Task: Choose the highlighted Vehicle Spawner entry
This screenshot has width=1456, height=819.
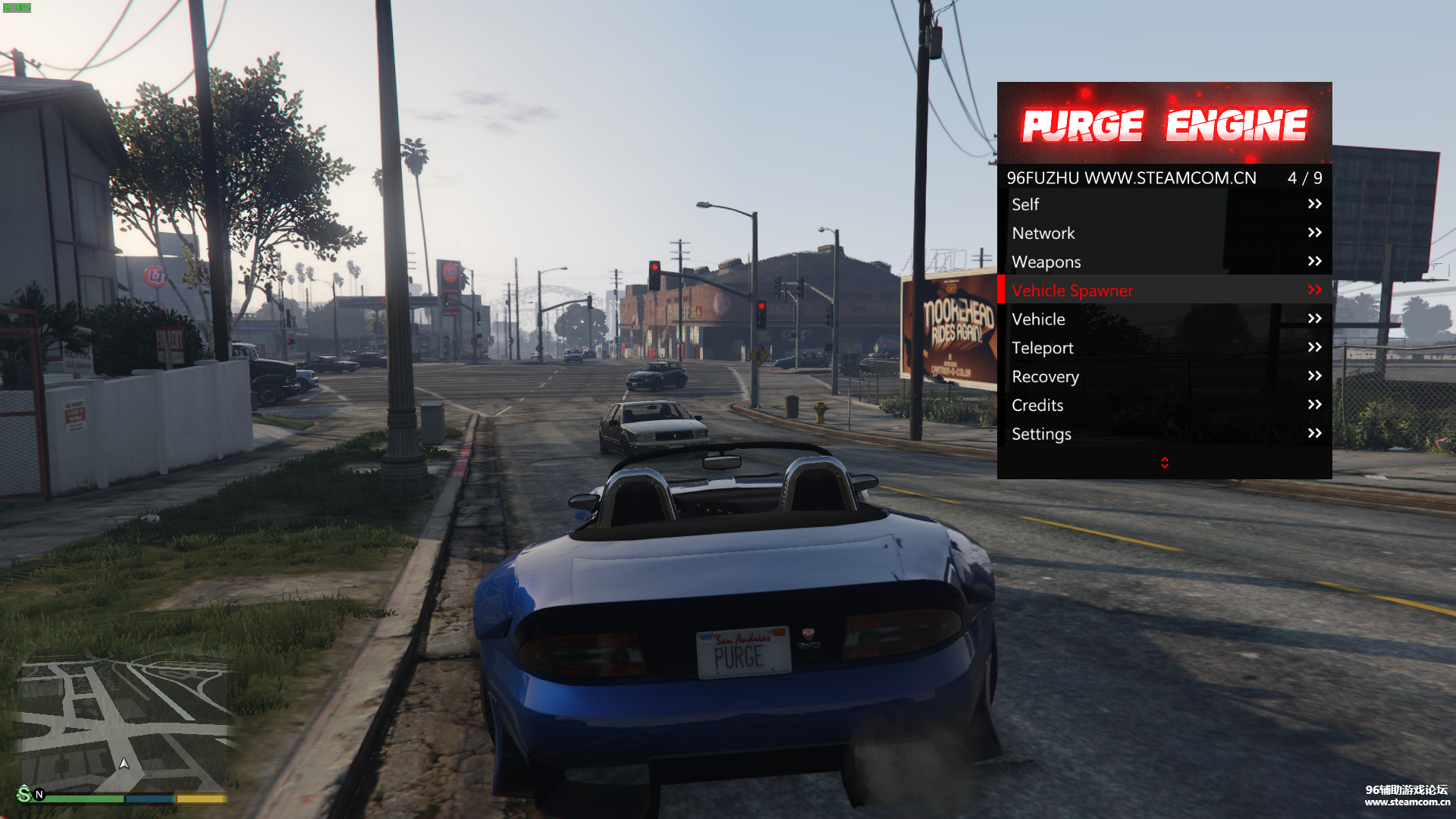Action: point(1164,290)
